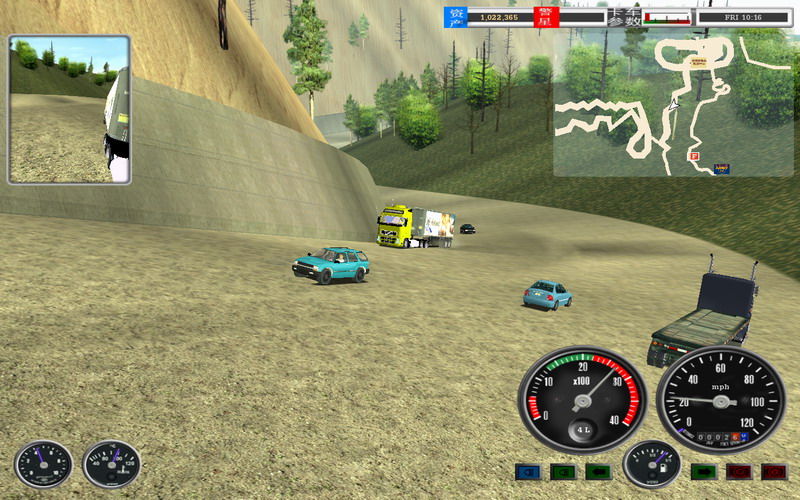The width and height of the screenshot is (800, 500).
Task: Select the red P parking marker on minimap
Action: pyautogui.click(x=692, y=156)
